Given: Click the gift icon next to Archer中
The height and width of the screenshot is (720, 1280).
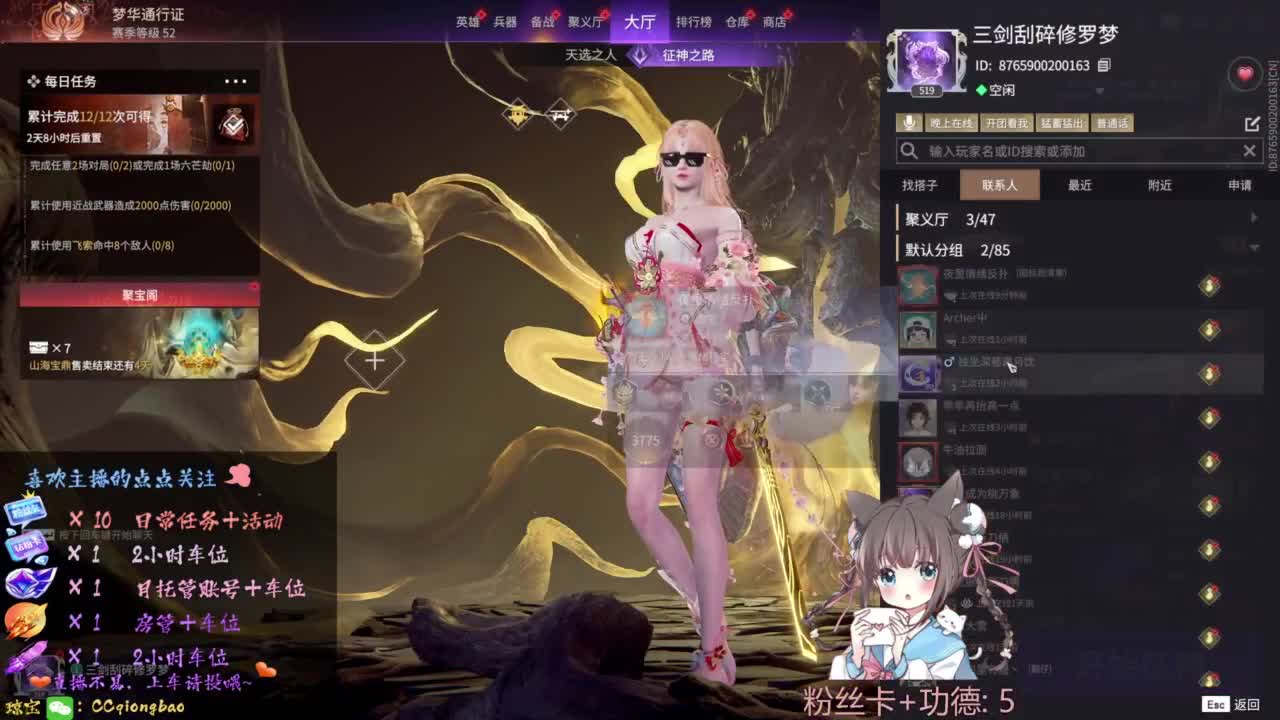Looking at the screenshot, I should (x=1210, y=328).
